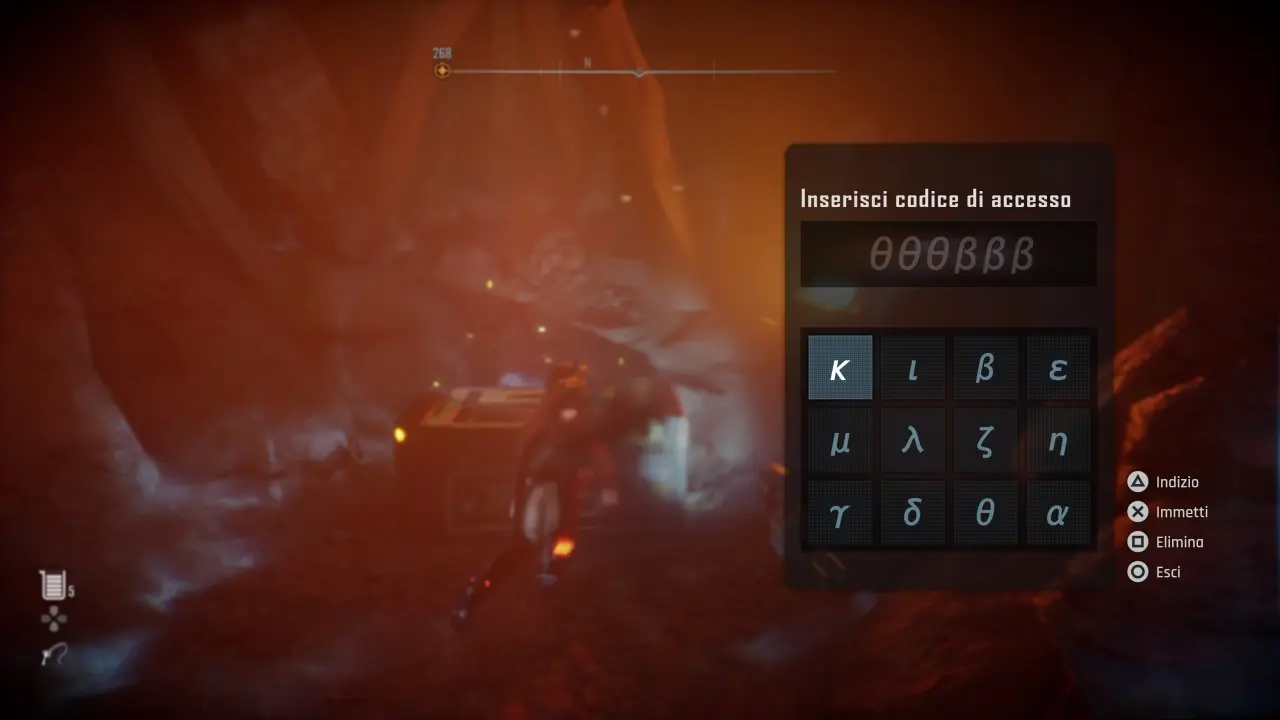1280x720 pixels.
Task: Select the theta symbol key
Action: click(x=986, y=512)
